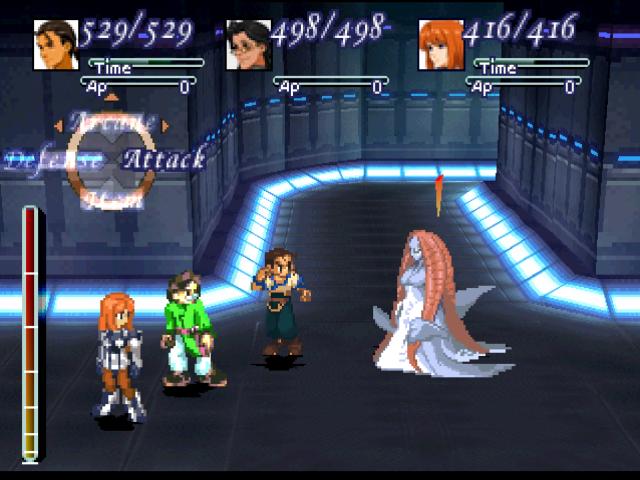The width and height of the screenshot is (640, 480).
Task: Select the Attack command
Action: coord(164,158)
